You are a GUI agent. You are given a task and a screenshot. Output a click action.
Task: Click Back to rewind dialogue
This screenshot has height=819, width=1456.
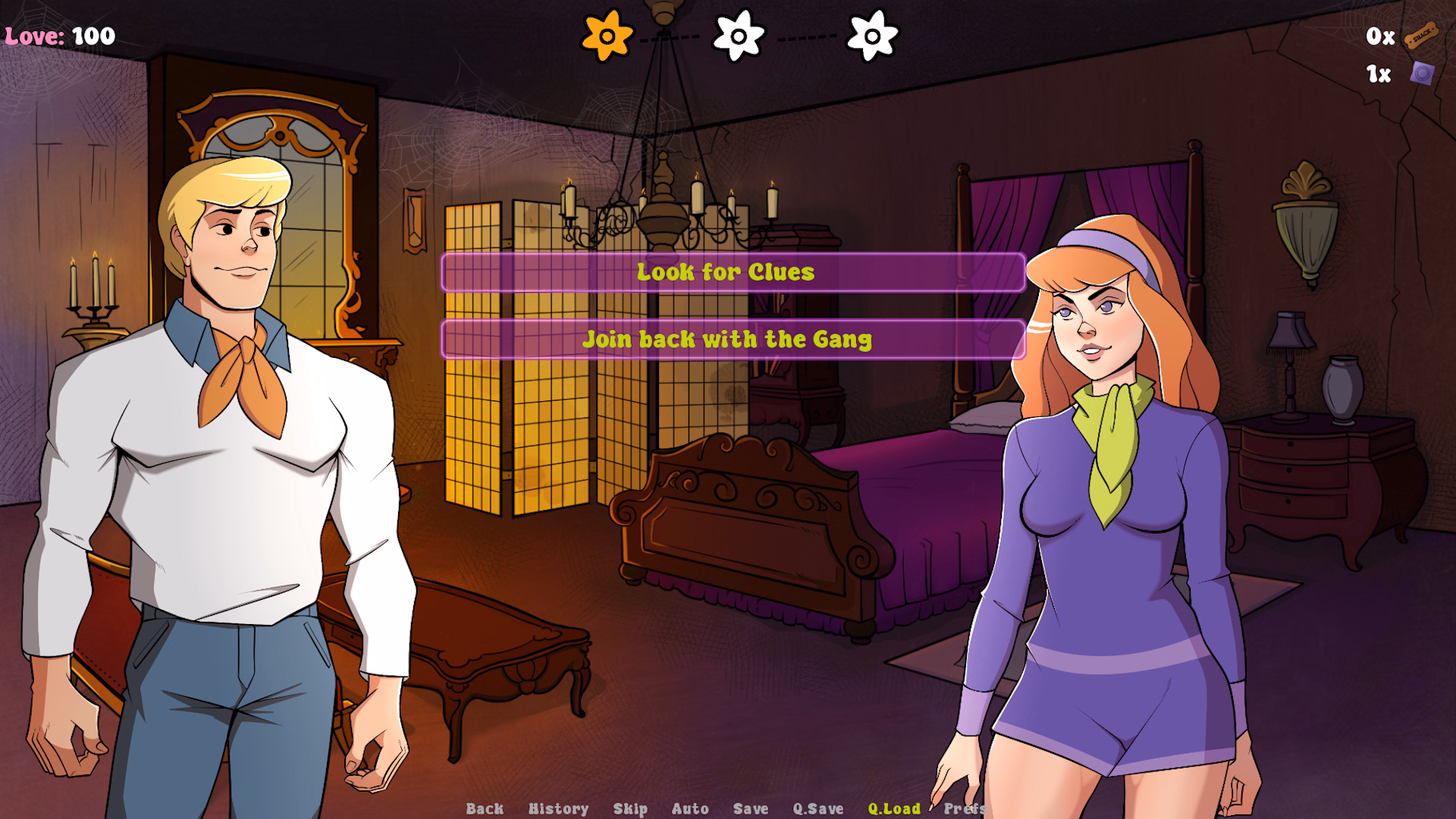pyautogui.click(x=485, y=808)
